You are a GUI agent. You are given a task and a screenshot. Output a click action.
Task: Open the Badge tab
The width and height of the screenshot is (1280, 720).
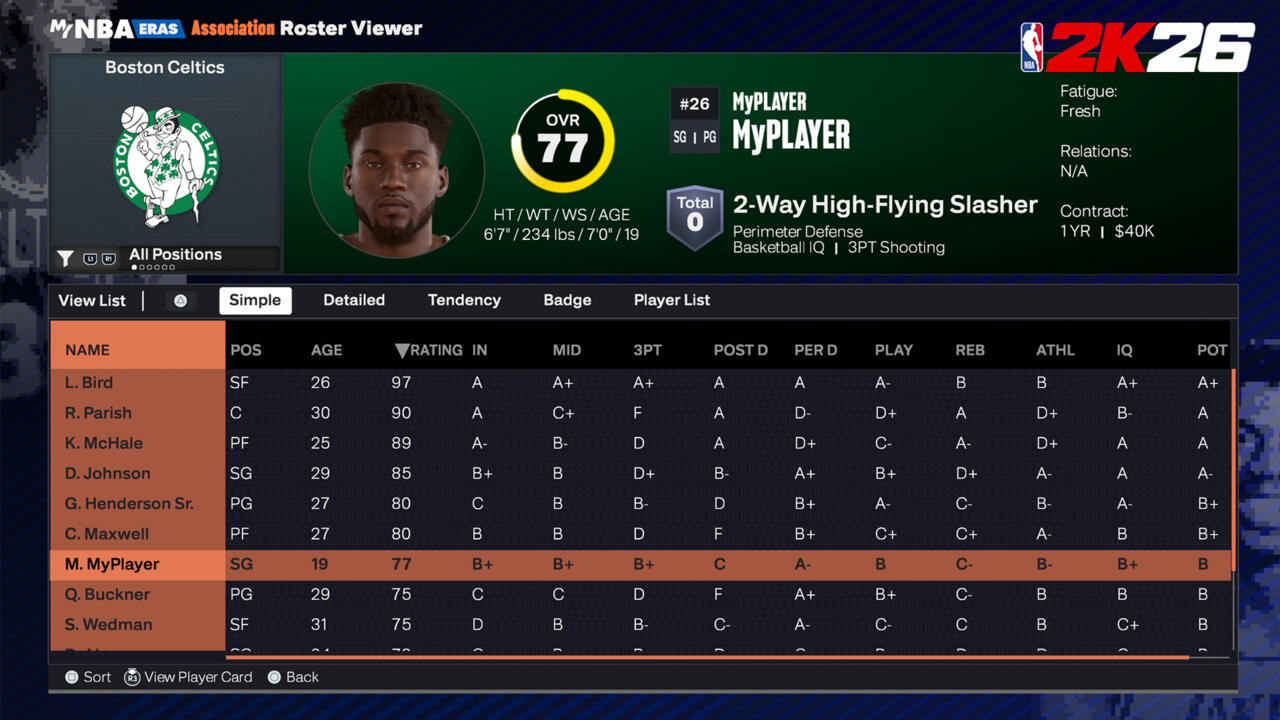[567, 300]
